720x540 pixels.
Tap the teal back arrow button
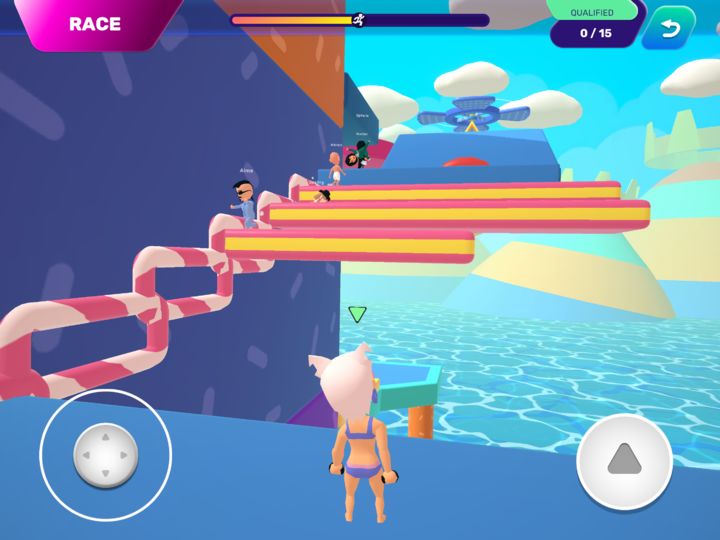(668, 27)
